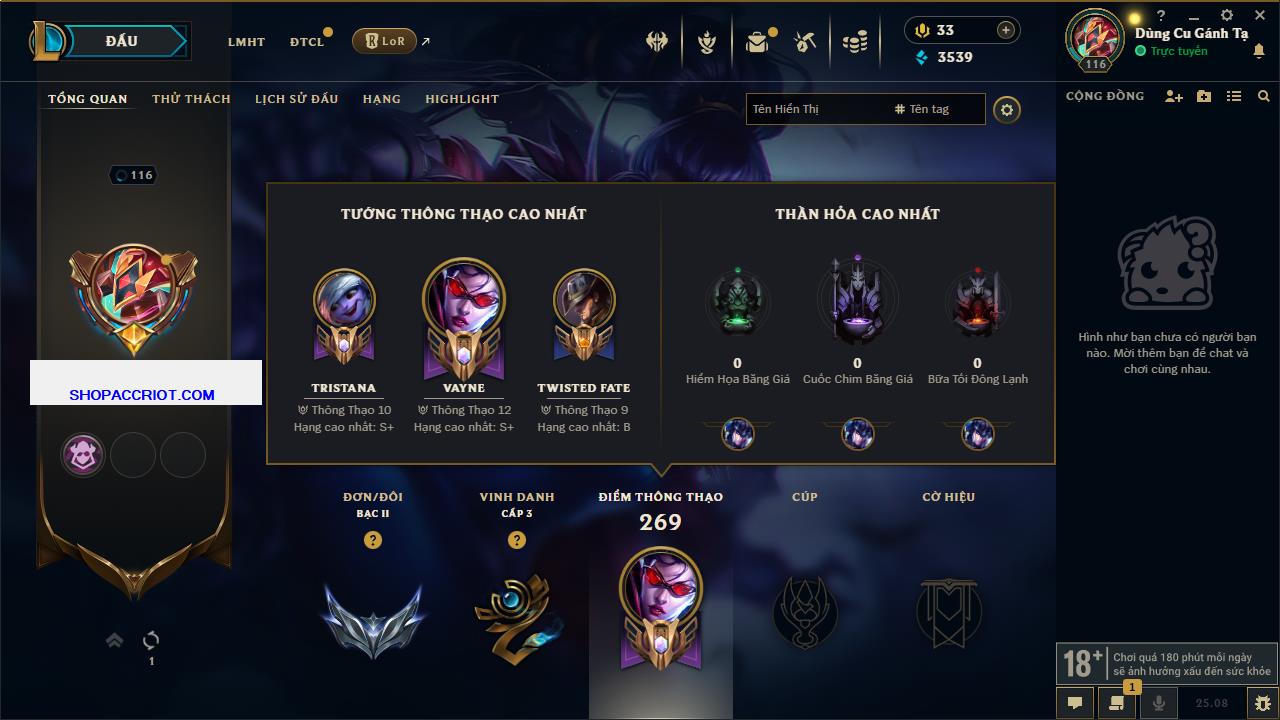Open the LỊCH SỬ ĐẤU tab

296,99
